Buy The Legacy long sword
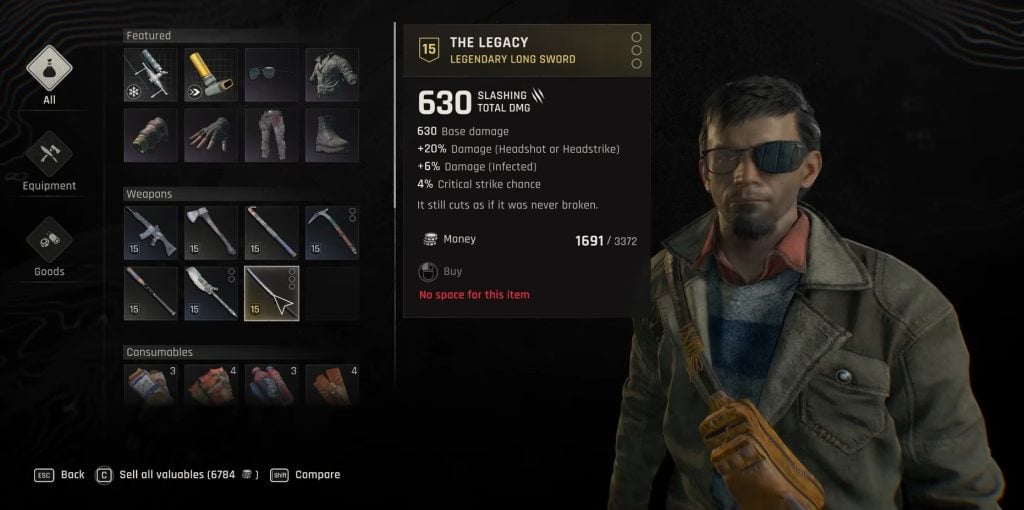 452,271
